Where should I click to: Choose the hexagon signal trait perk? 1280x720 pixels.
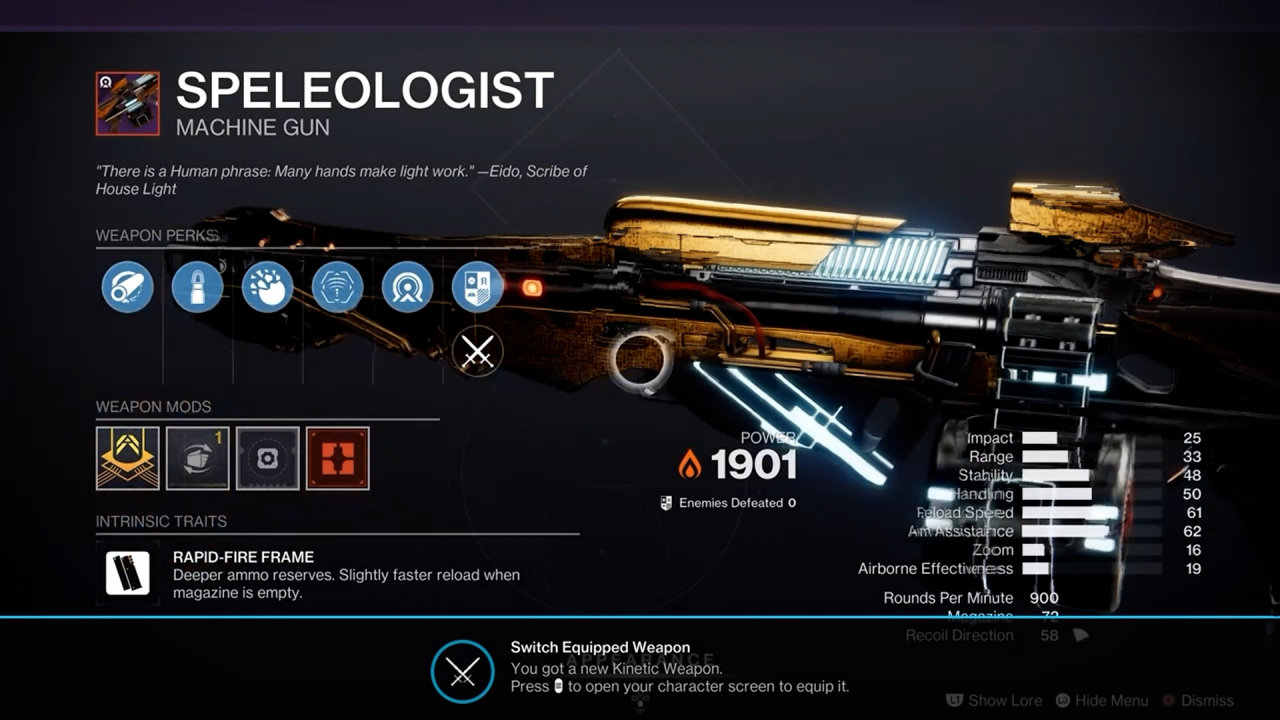coord(337,287)
